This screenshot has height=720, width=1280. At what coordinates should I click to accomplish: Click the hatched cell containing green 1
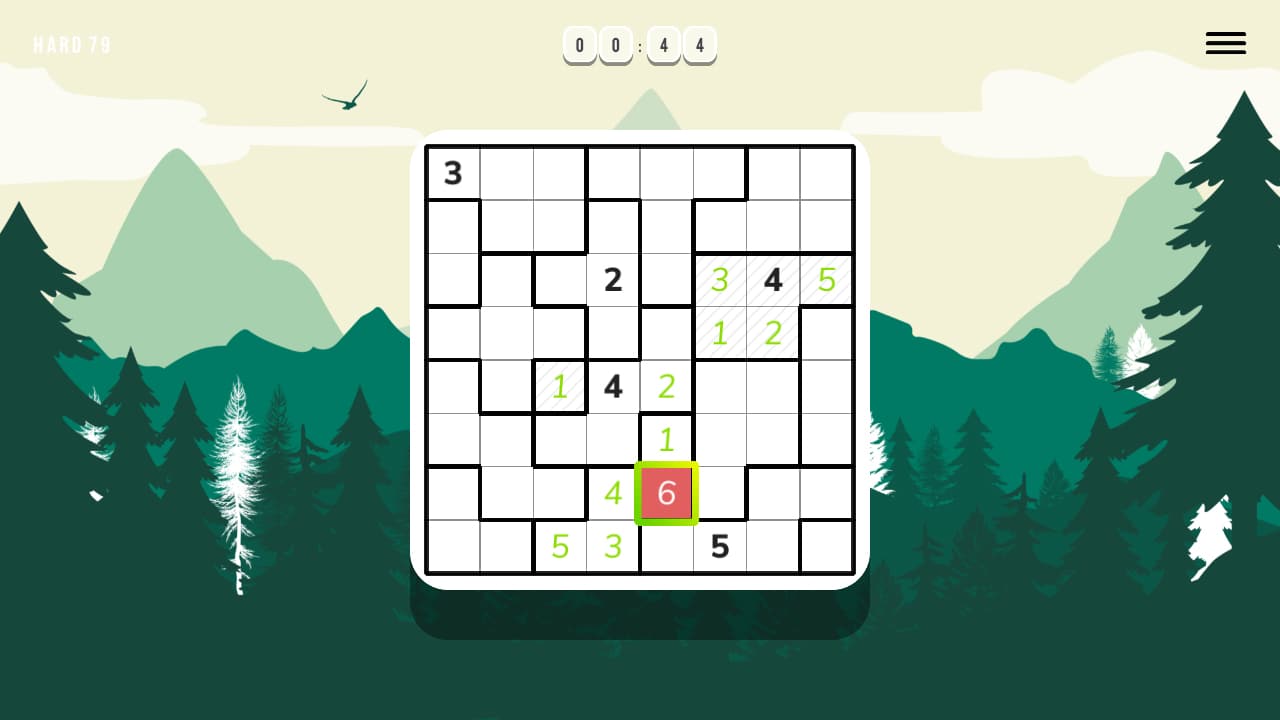(559, 387)
